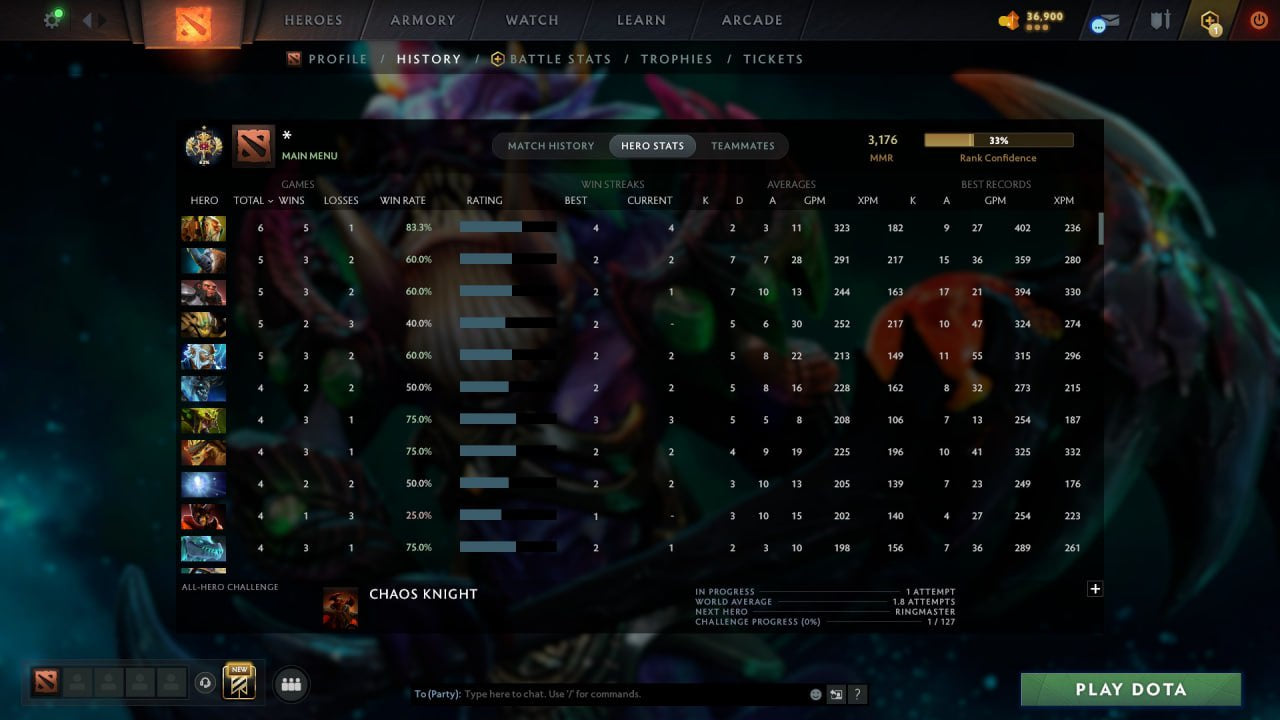Click the Battle Pass NEW icon

coord(238,682)
